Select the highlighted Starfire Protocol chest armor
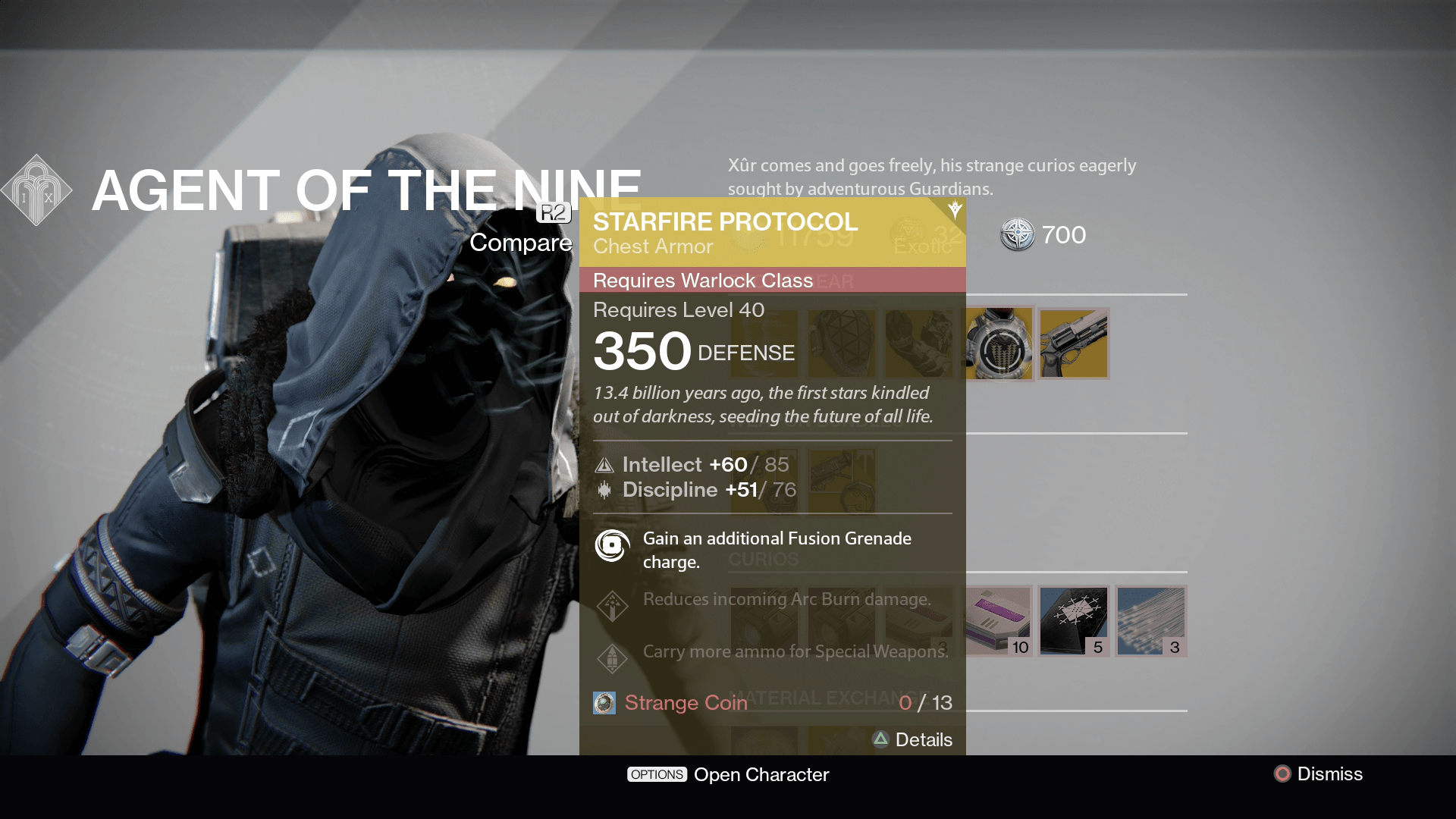This screenshot has width=1456, height=819. (997, 344)
